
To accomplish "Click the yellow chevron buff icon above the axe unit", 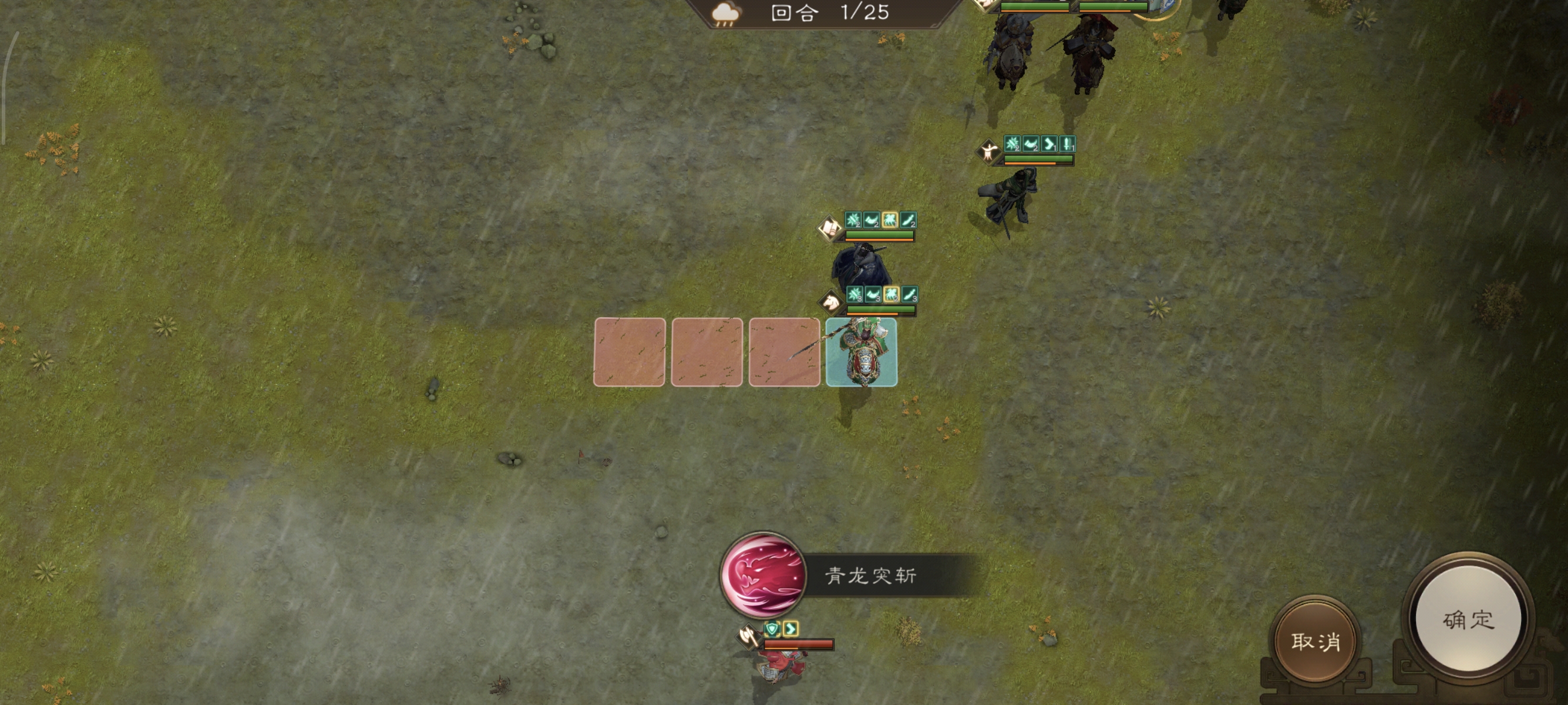I will point(791,630).
